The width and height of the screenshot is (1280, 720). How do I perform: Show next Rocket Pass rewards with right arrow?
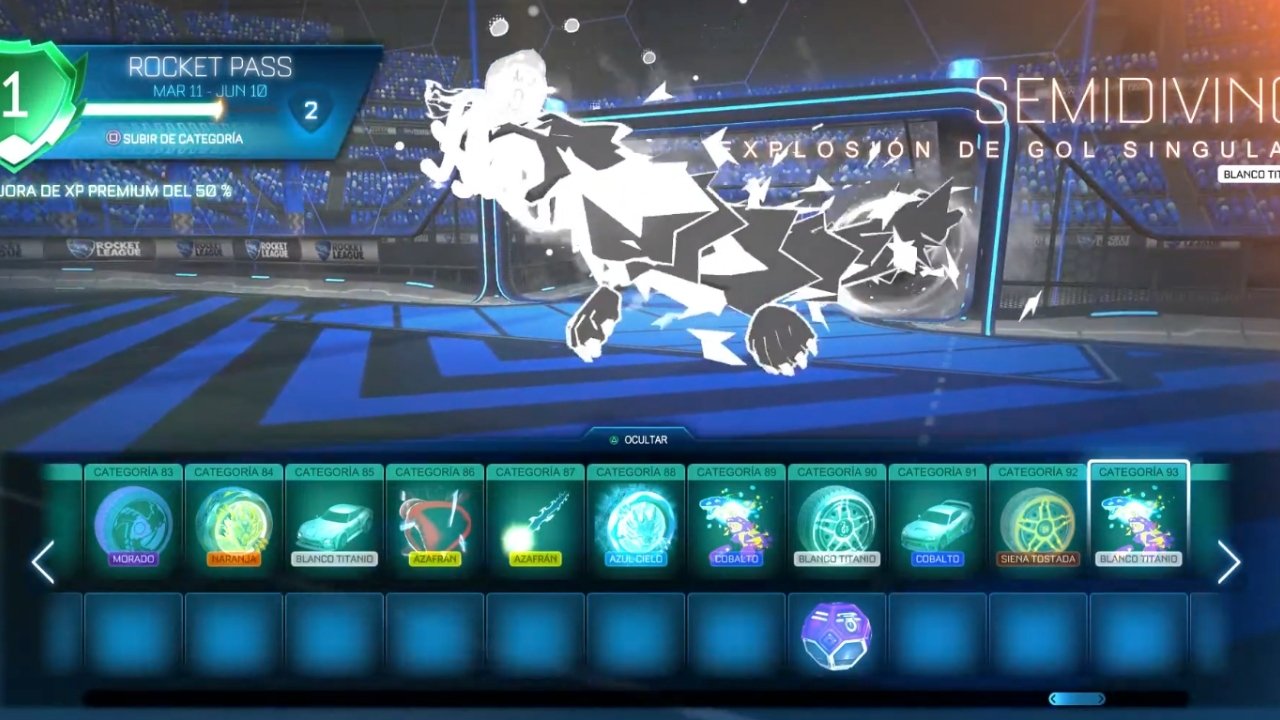point(1229,563)
